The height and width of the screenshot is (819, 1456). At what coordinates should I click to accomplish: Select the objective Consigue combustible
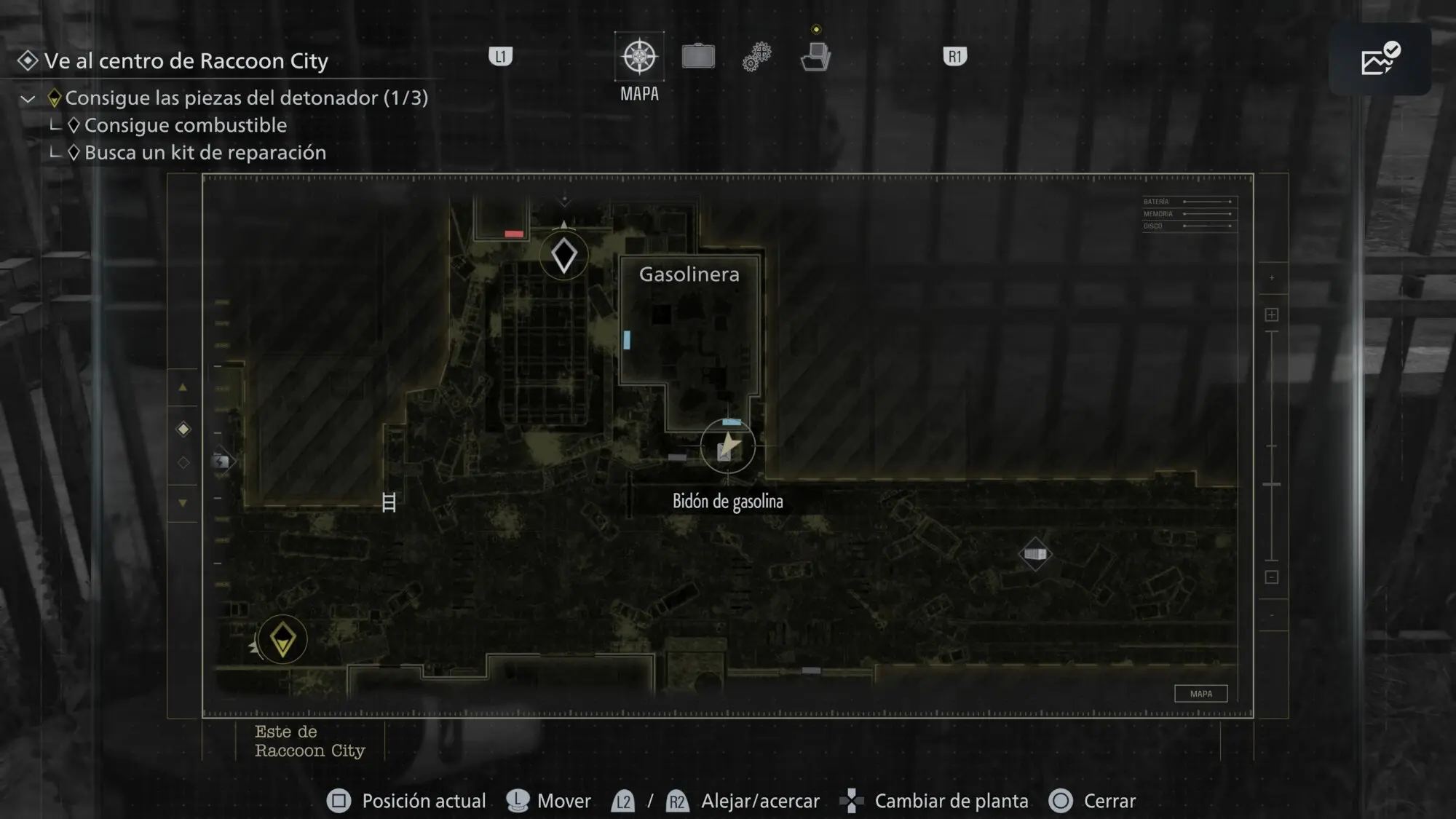coord(185,125)
